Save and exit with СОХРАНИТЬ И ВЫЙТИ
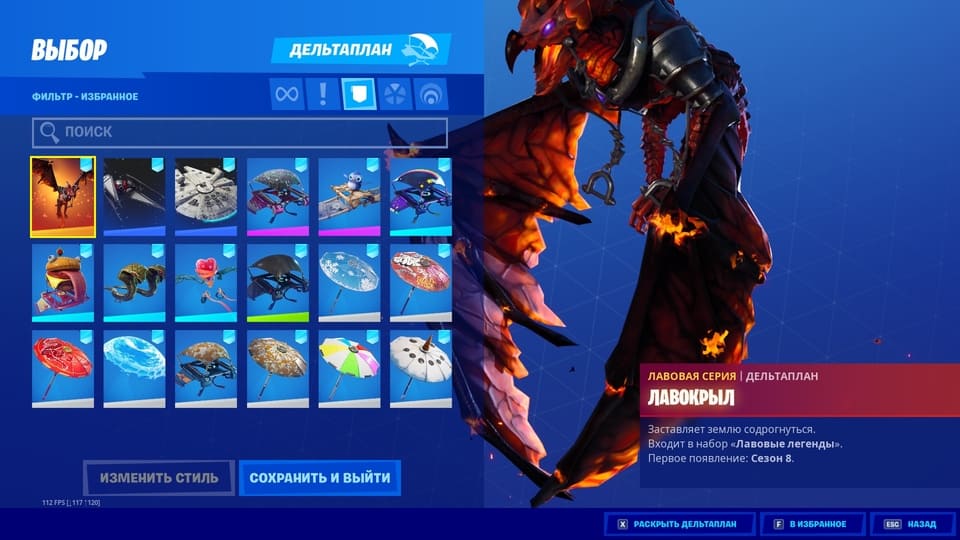 (320, 478)
